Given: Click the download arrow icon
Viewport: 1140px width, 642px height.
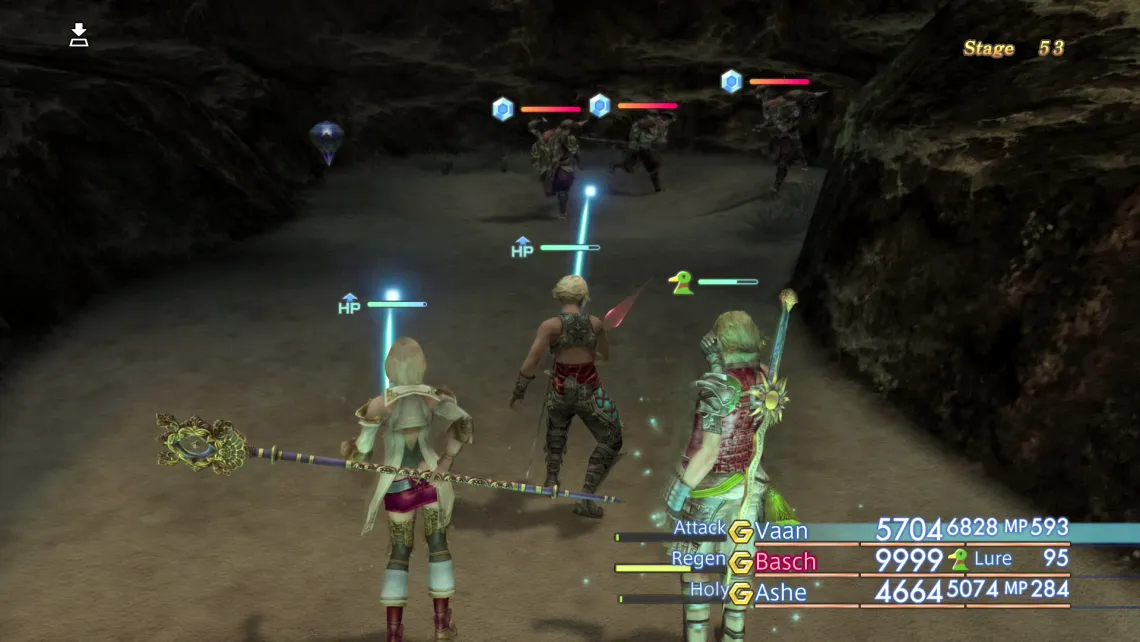Looking at the screenshot, I should point(79,36).
